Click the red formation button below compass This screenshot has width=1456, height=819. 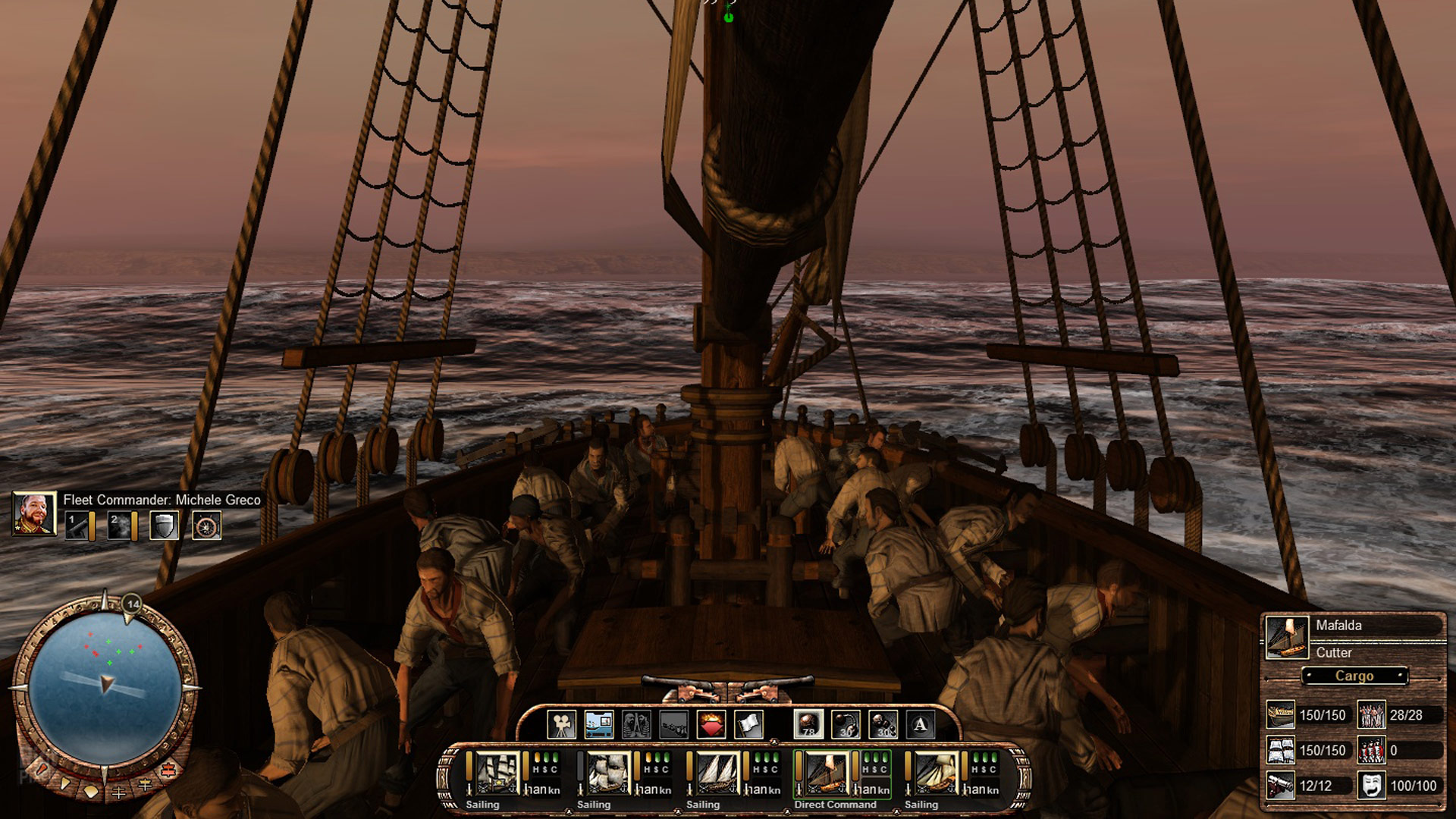point(168,771)
